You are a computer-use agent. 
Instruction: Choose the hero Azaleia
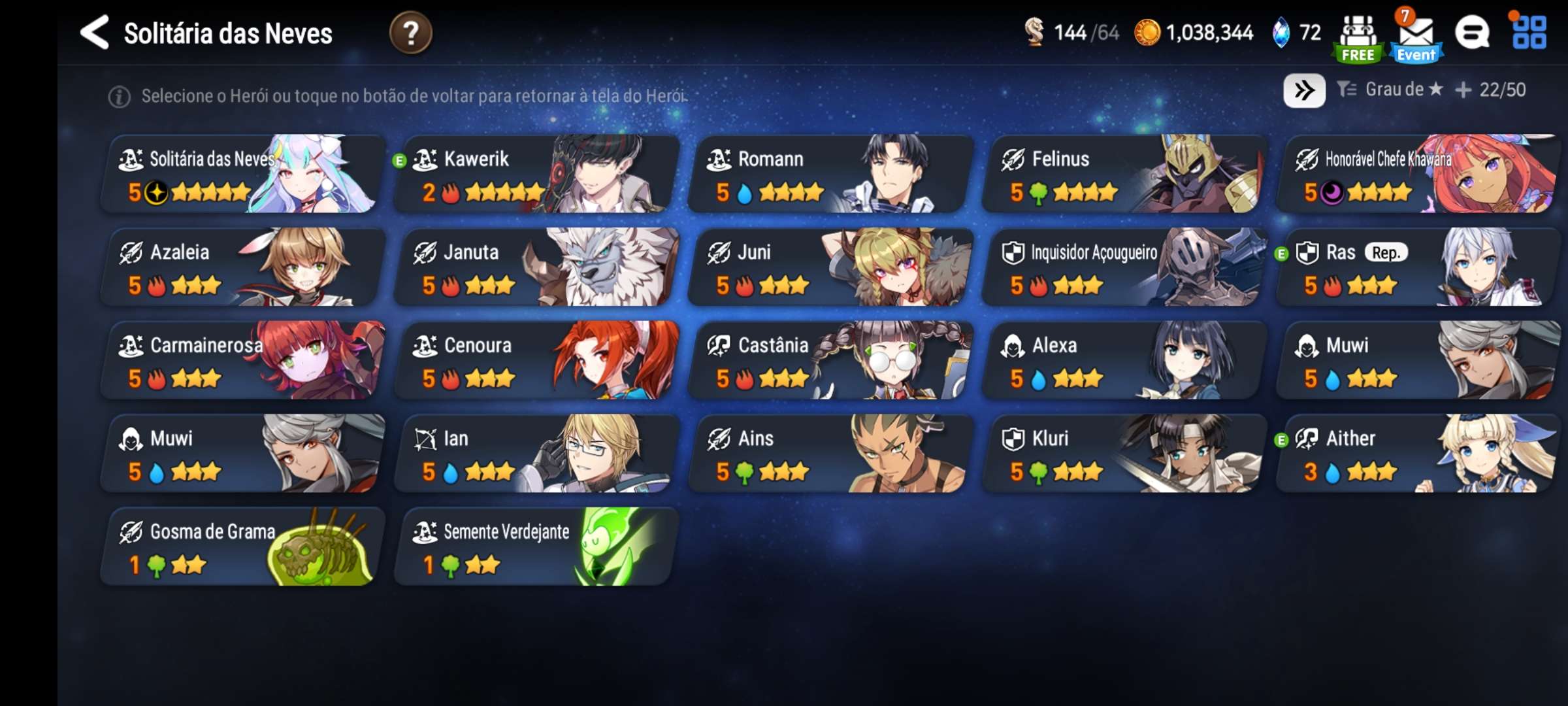click(242, 267)
